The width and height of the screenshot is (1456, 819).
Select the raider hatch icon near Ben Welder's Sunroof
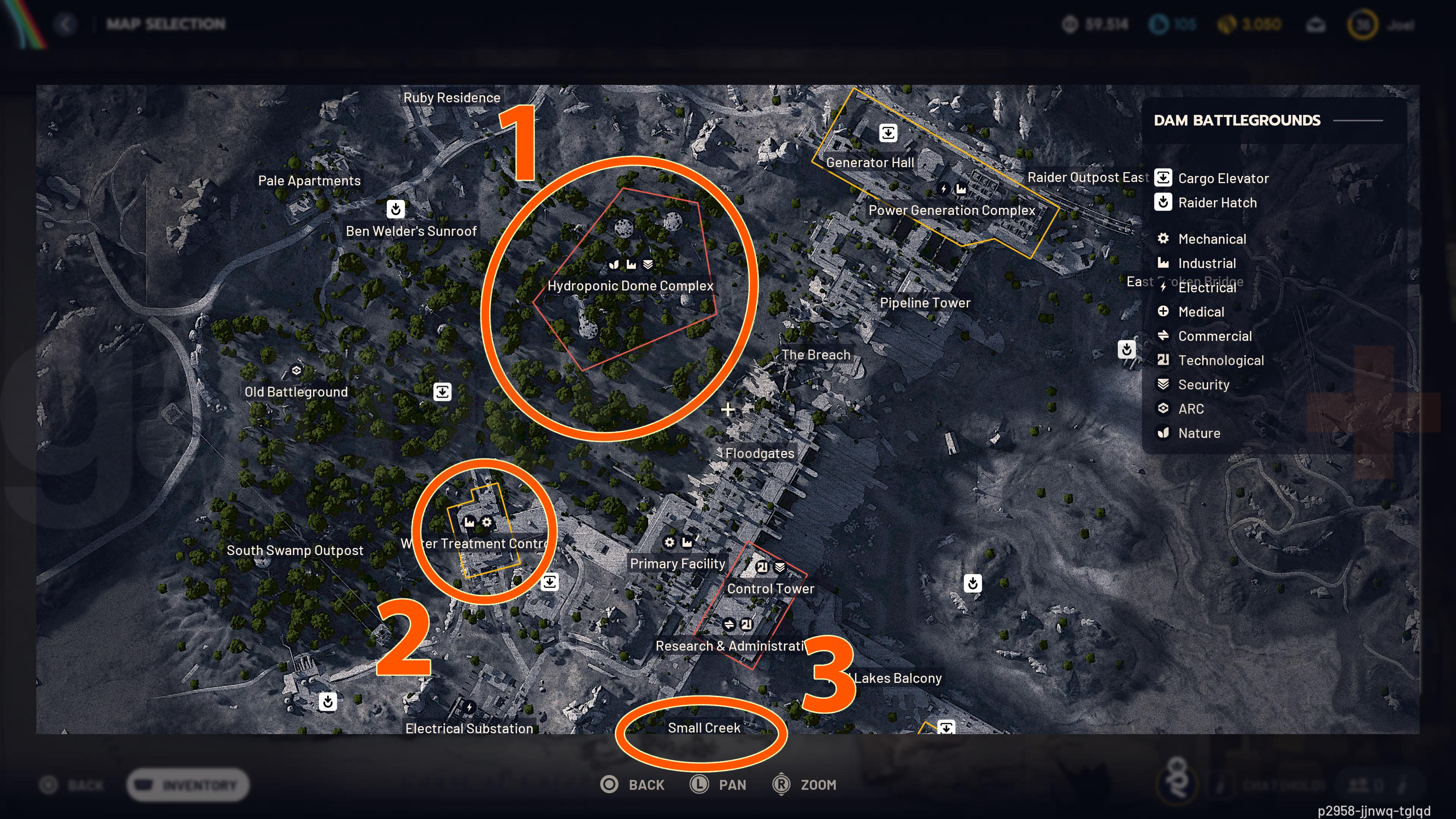pyautogui.click(x=395, y=209)
